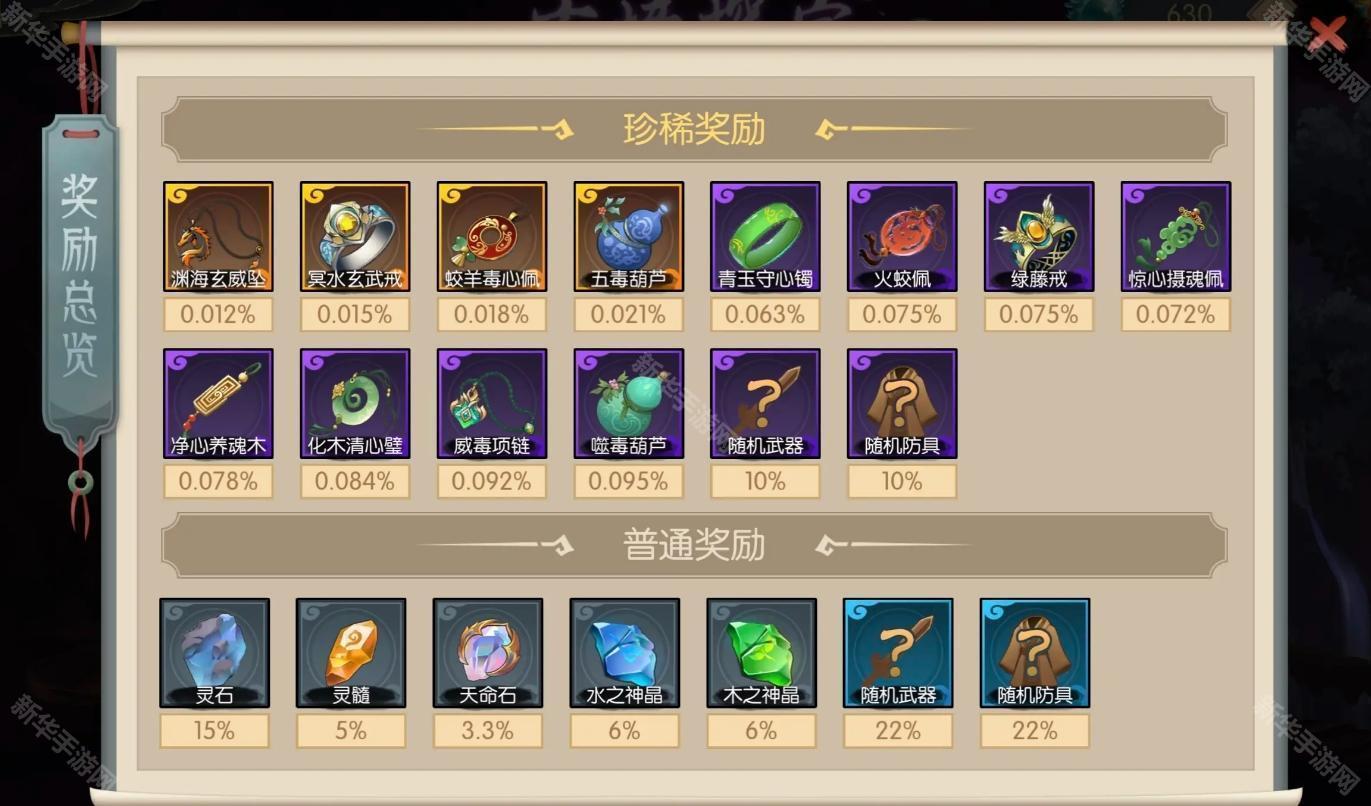1371x806 pixels.
Task: Inspect the 灵石 spirit stone reward
Action: tap(214, 653)
